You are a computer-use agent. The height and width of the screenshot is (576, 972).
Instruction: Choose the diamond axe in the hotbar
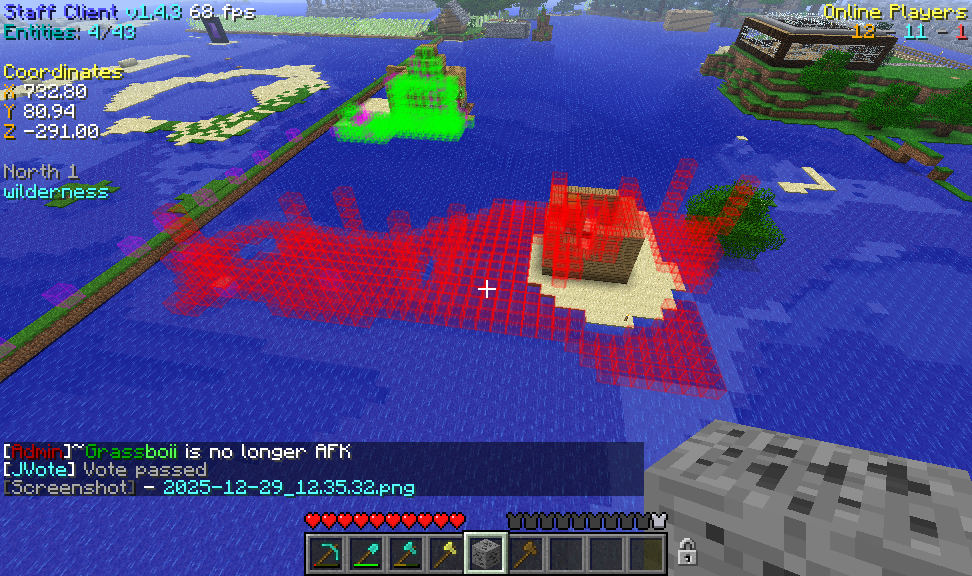405,552
